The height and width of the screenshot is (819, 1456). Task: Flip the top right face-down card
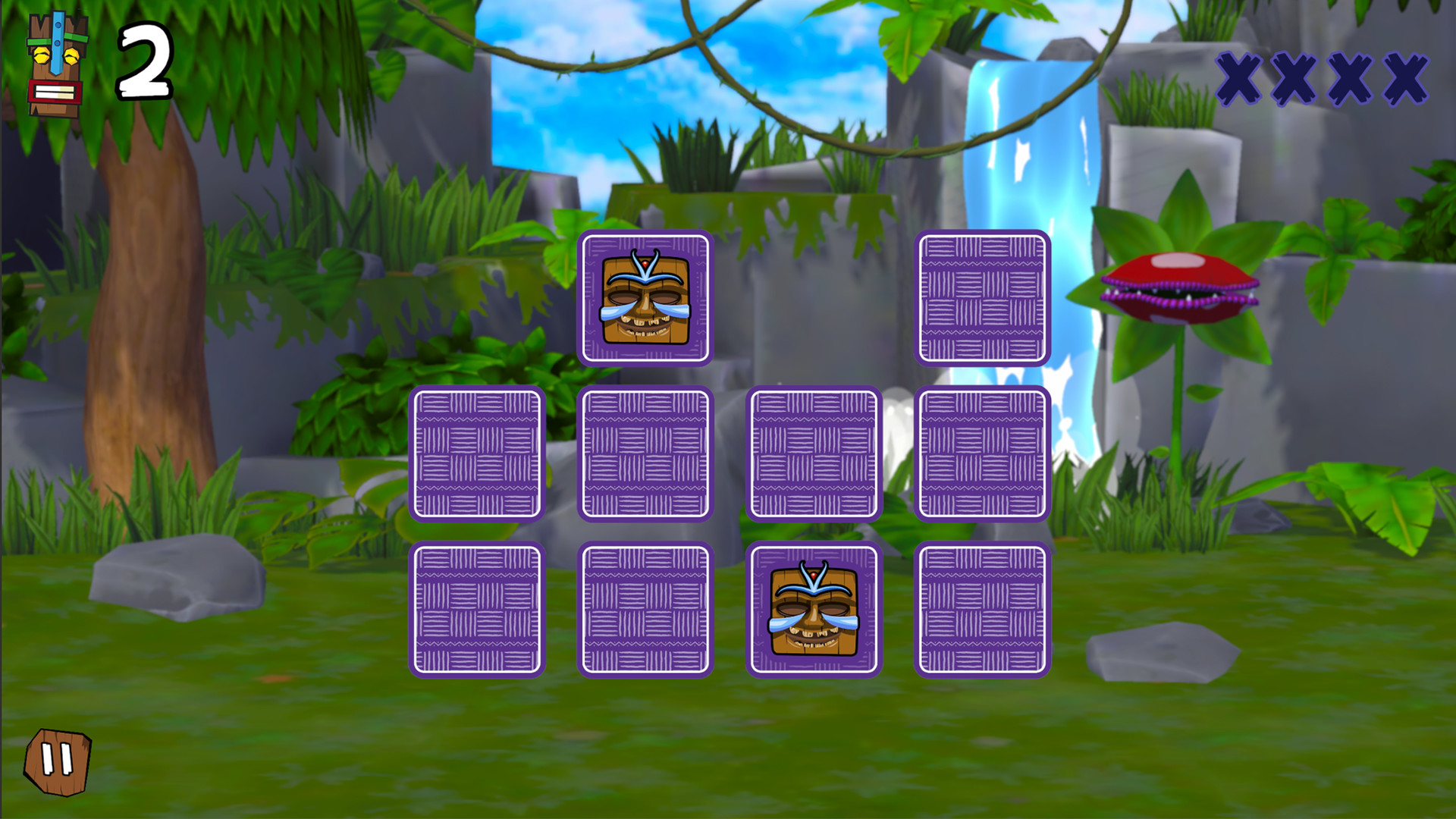[x=984, y=297]
